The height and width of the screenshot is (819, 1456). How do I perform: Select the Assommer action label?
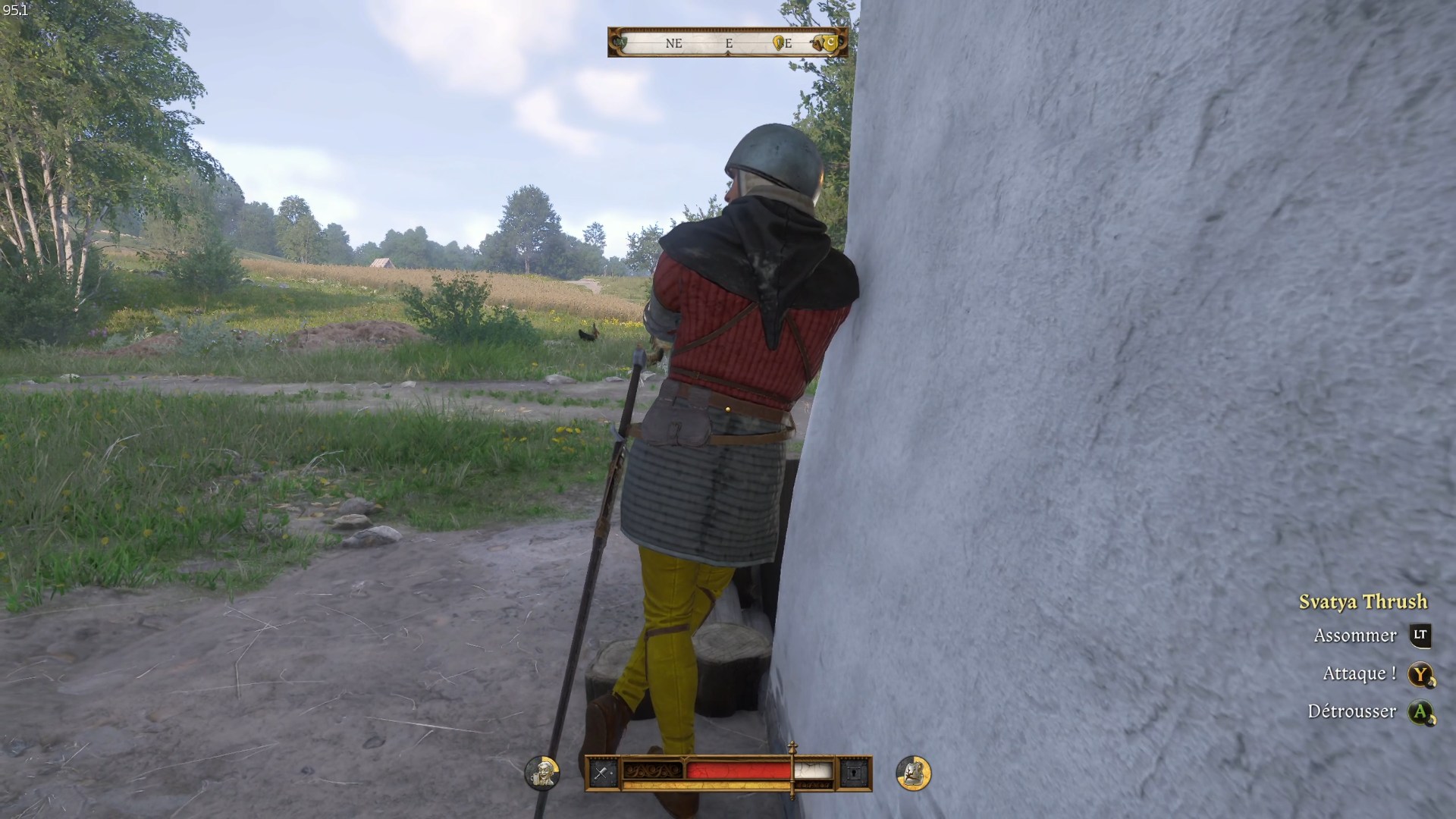pyautogui.click(x=1355, y=635)
